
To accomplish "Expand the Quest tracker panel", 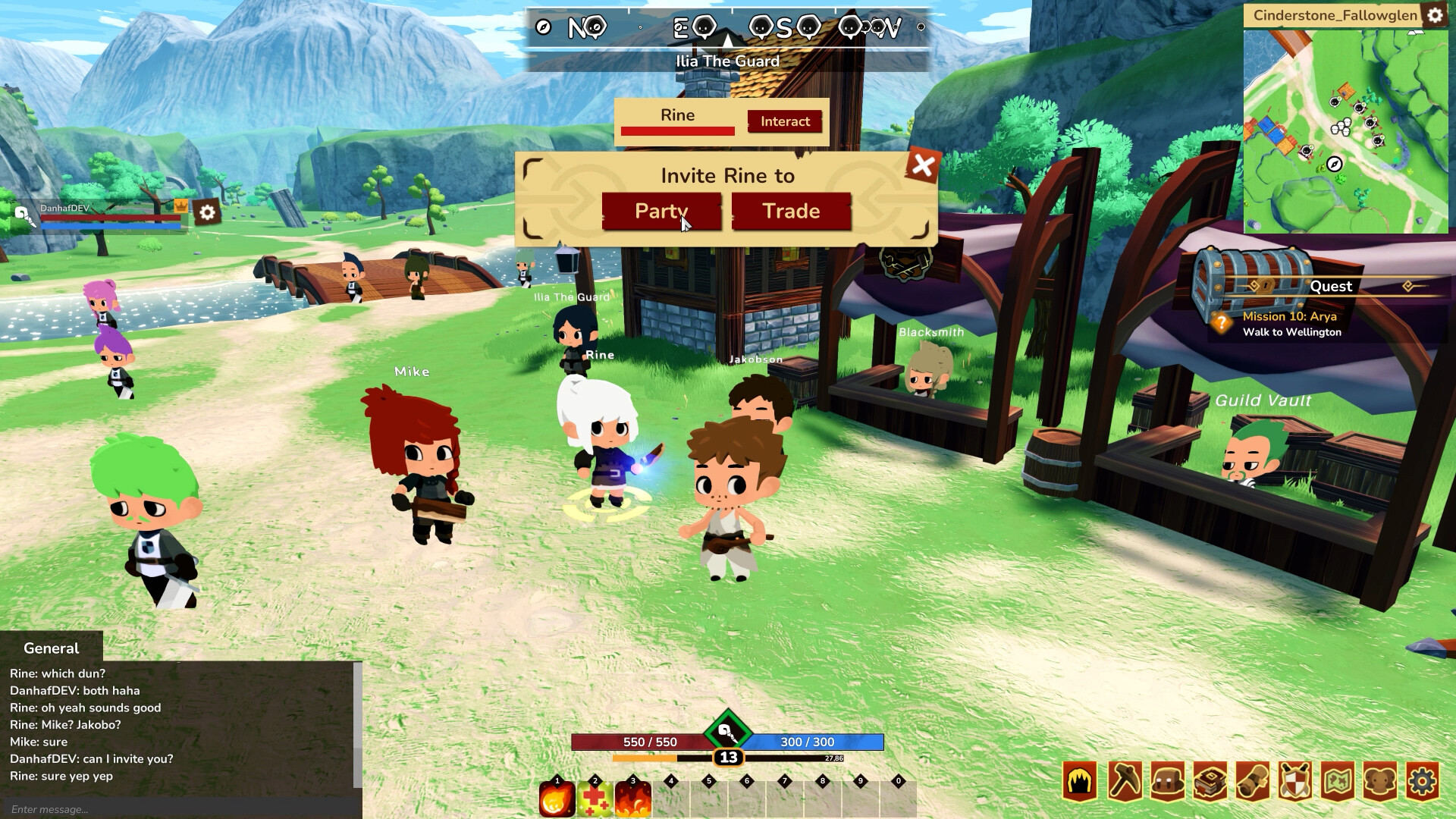I will (x=1333, y=287).
